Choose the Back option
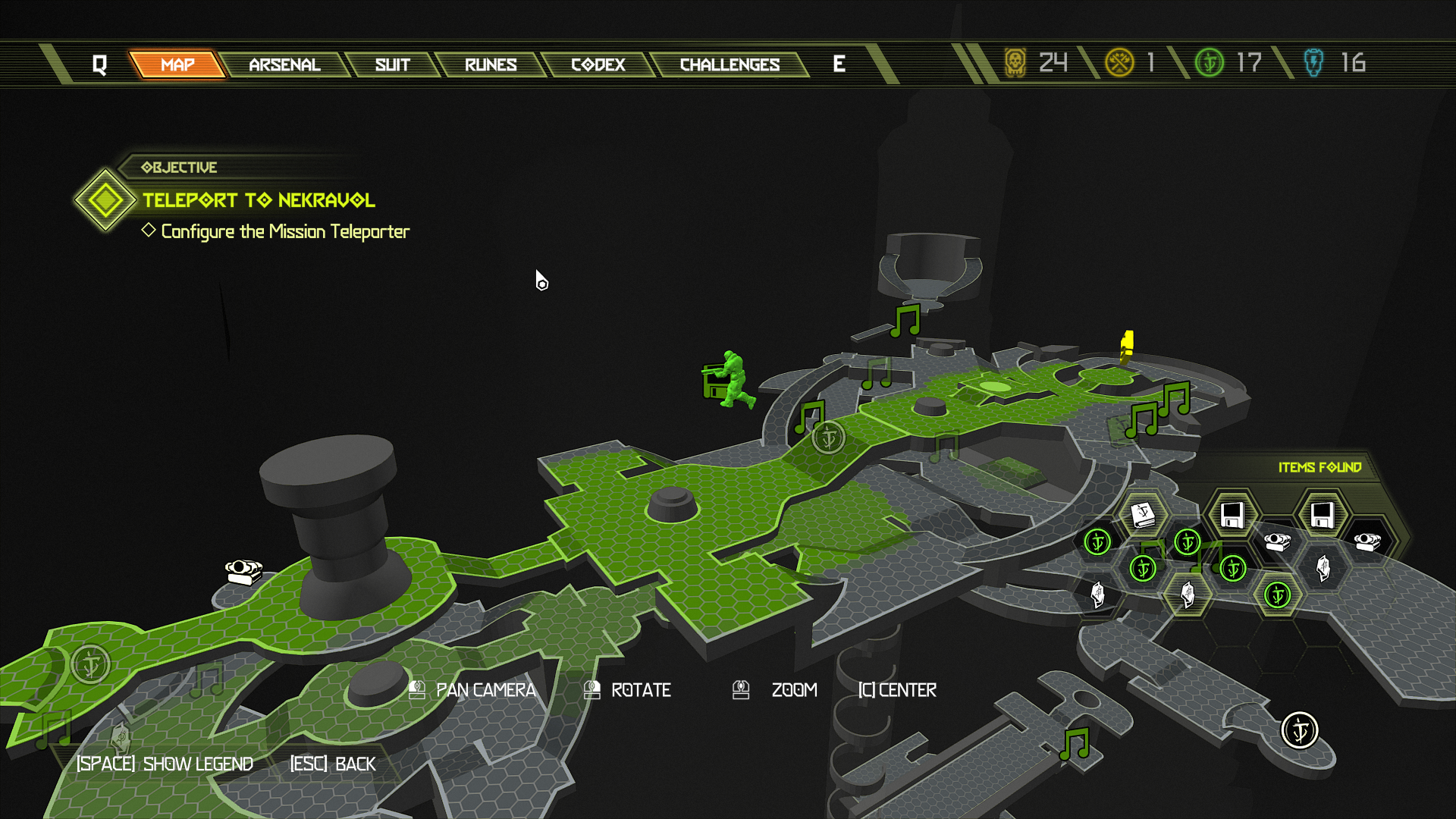The image size is (1456, 819). click(333, 764)
